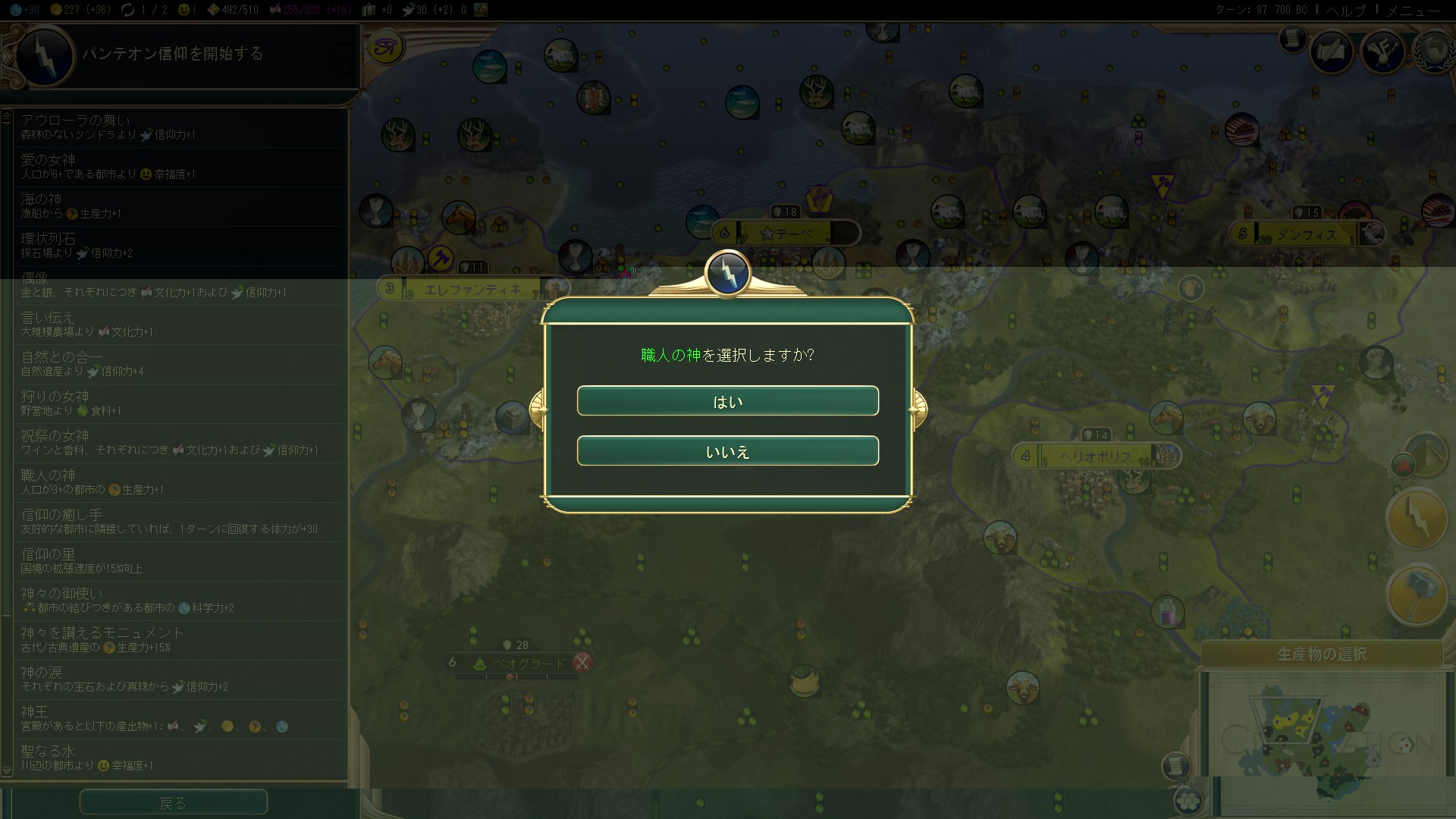
Task: Open the ヘルプ help menu
Action: pyautogui.click(x=1345, y=11)
